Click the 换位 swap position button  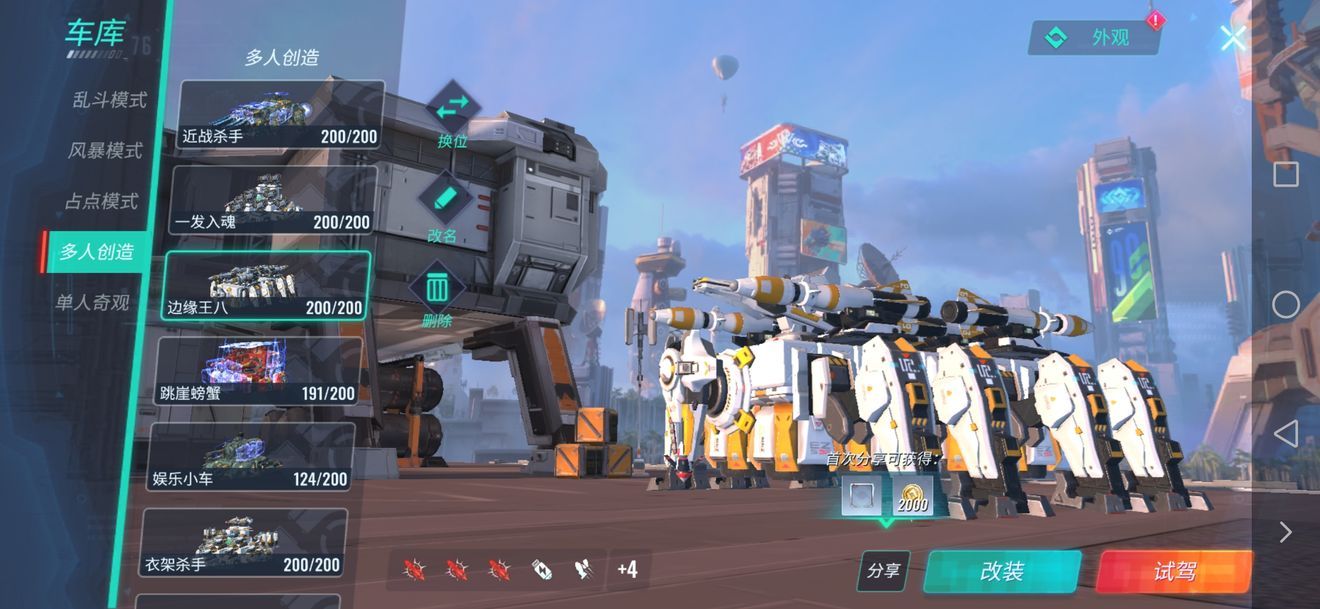[x=453, y=114]
